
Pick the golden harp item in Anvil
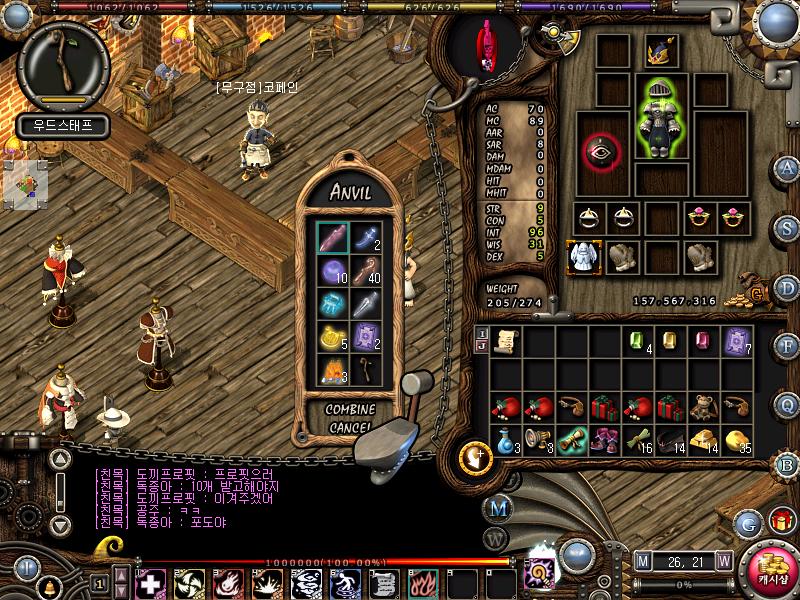pos(332,338)
